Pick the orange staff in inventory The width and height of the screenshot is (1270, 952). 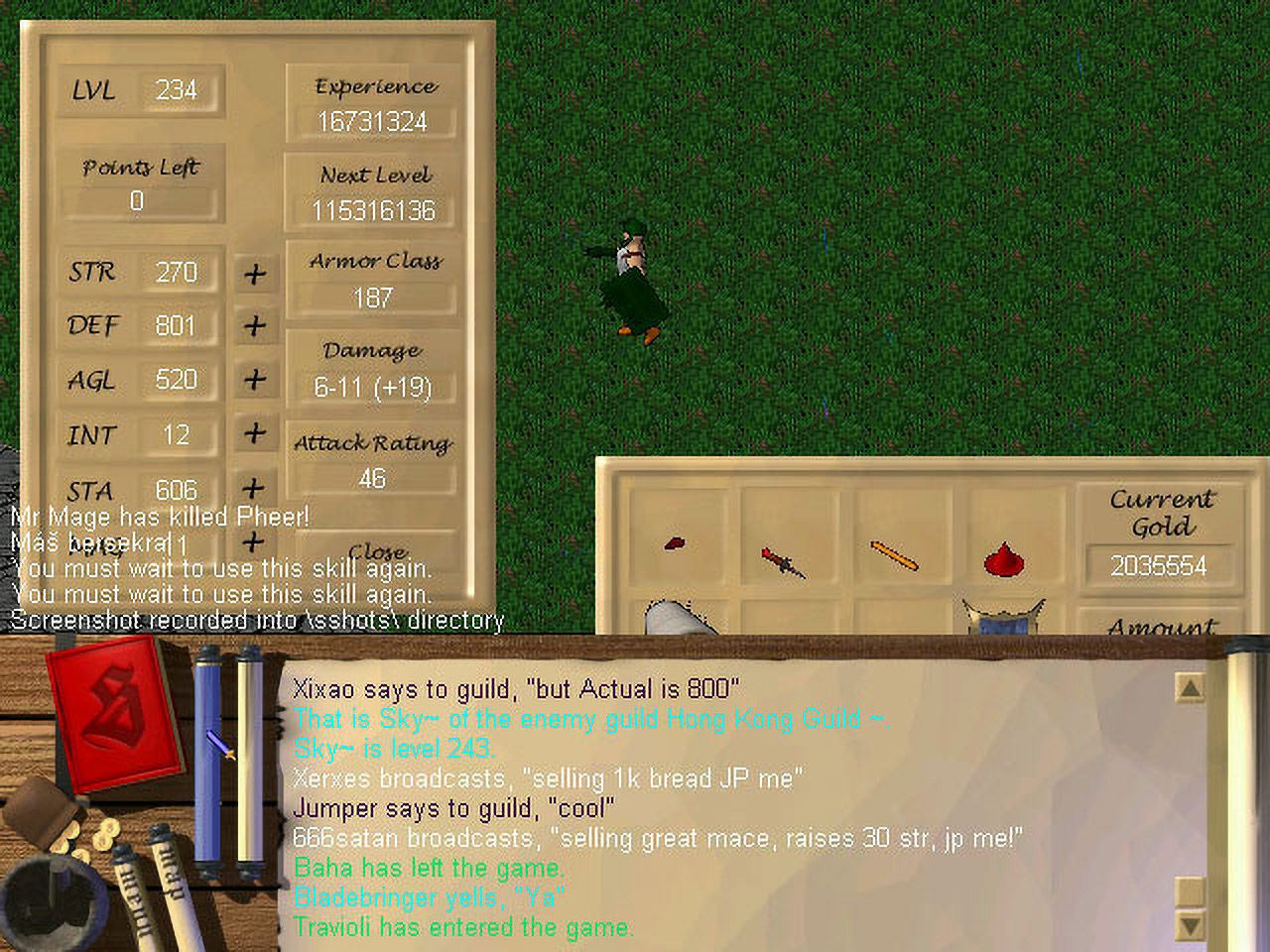[894, 555]
